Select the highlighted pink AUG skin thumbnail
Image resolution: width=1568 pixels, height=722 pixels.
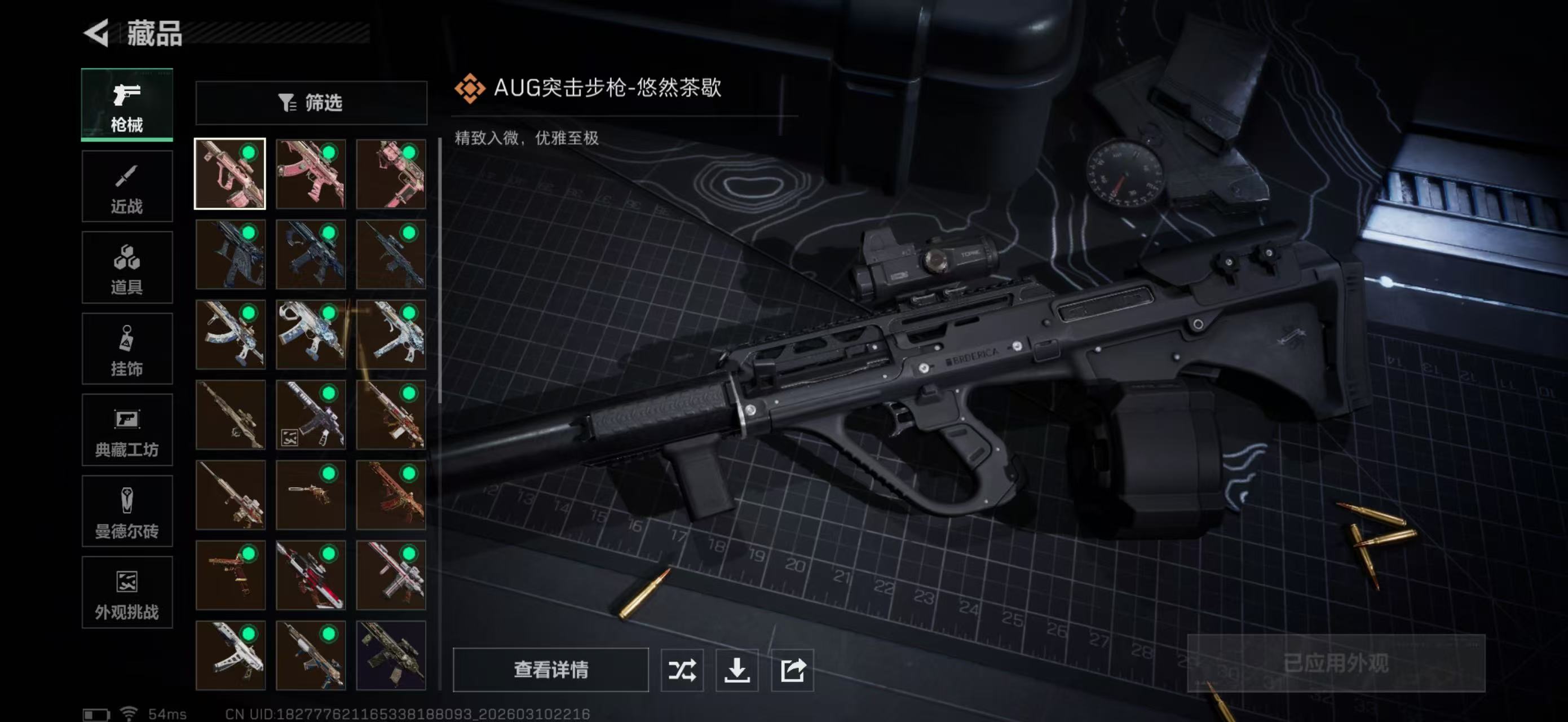230,174
